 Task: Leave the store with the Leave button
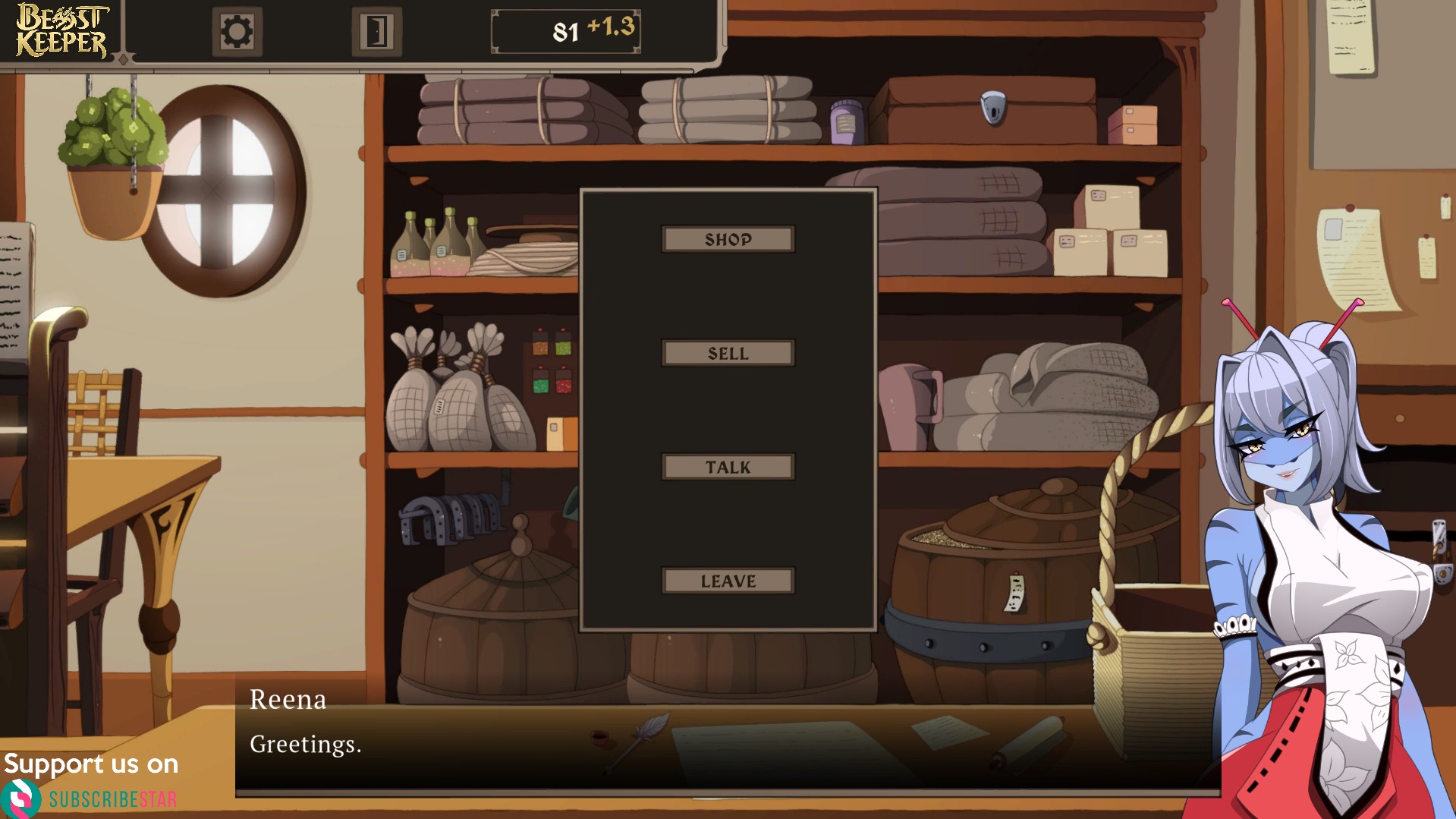point(728,581)
